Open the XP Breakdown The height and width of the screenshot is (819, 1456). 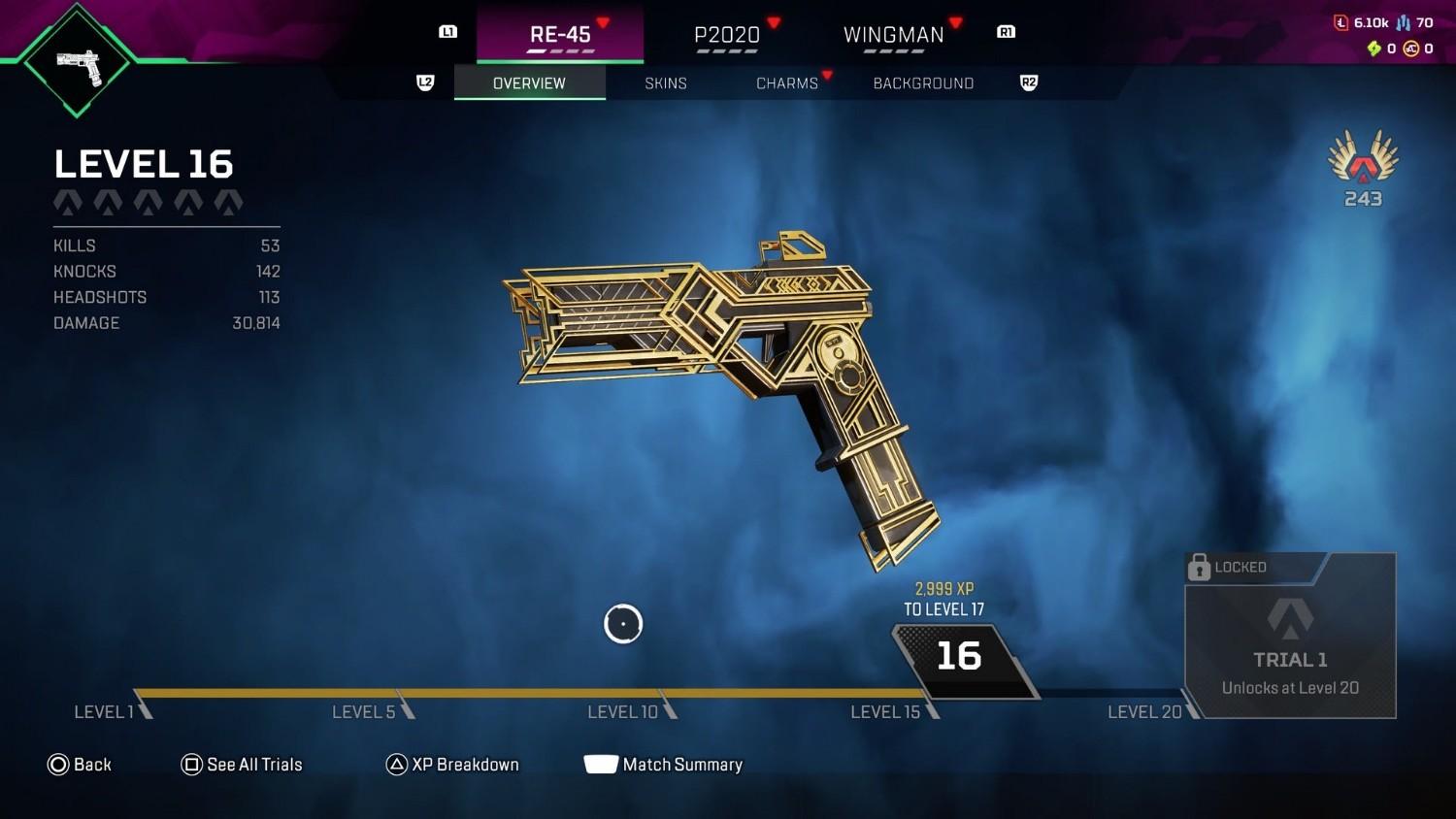click(467, 765)
